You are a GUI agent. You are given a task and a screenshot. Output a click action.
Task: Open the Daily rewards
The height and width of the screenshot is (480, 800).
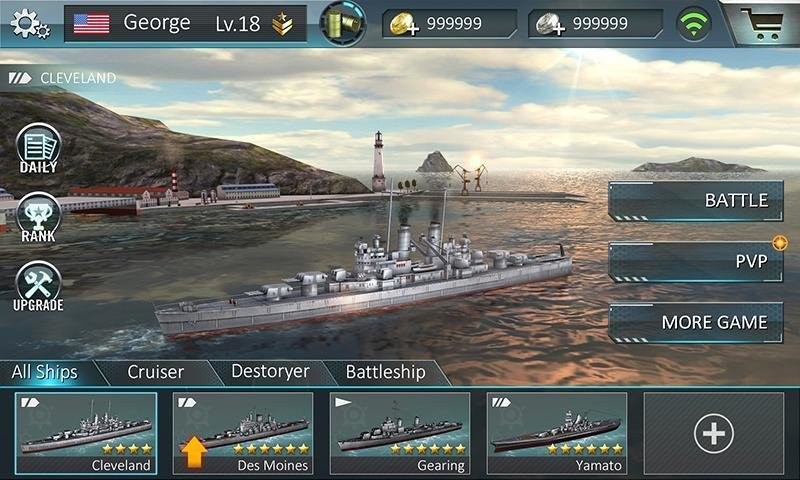pyautogui.click(x=39, y=149)
